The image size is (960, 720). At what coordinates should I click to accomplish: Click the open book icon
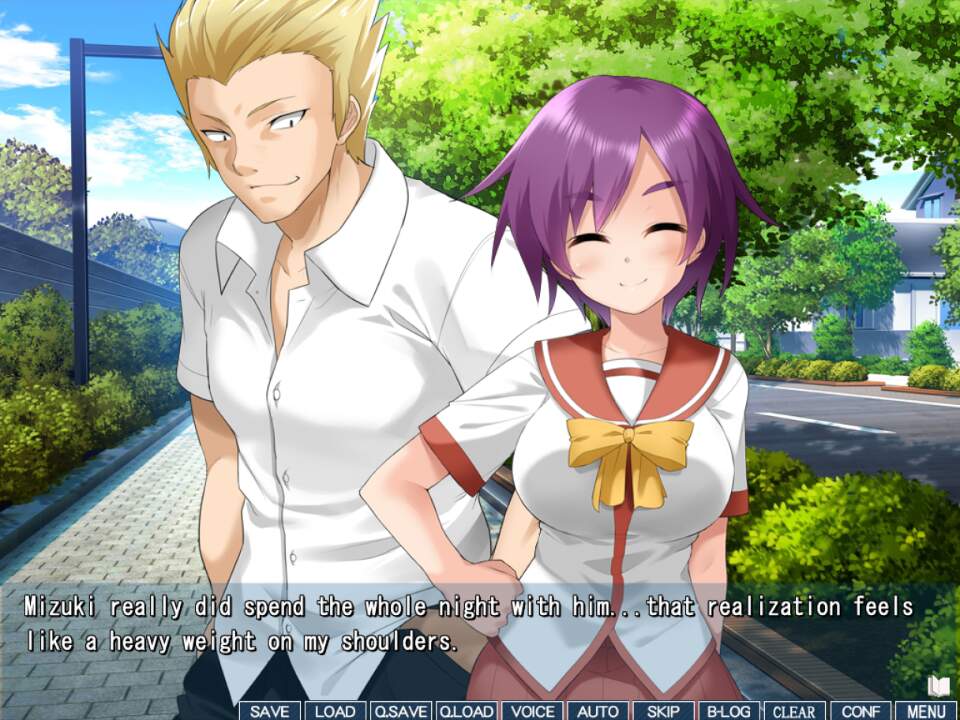pos(938,686)
